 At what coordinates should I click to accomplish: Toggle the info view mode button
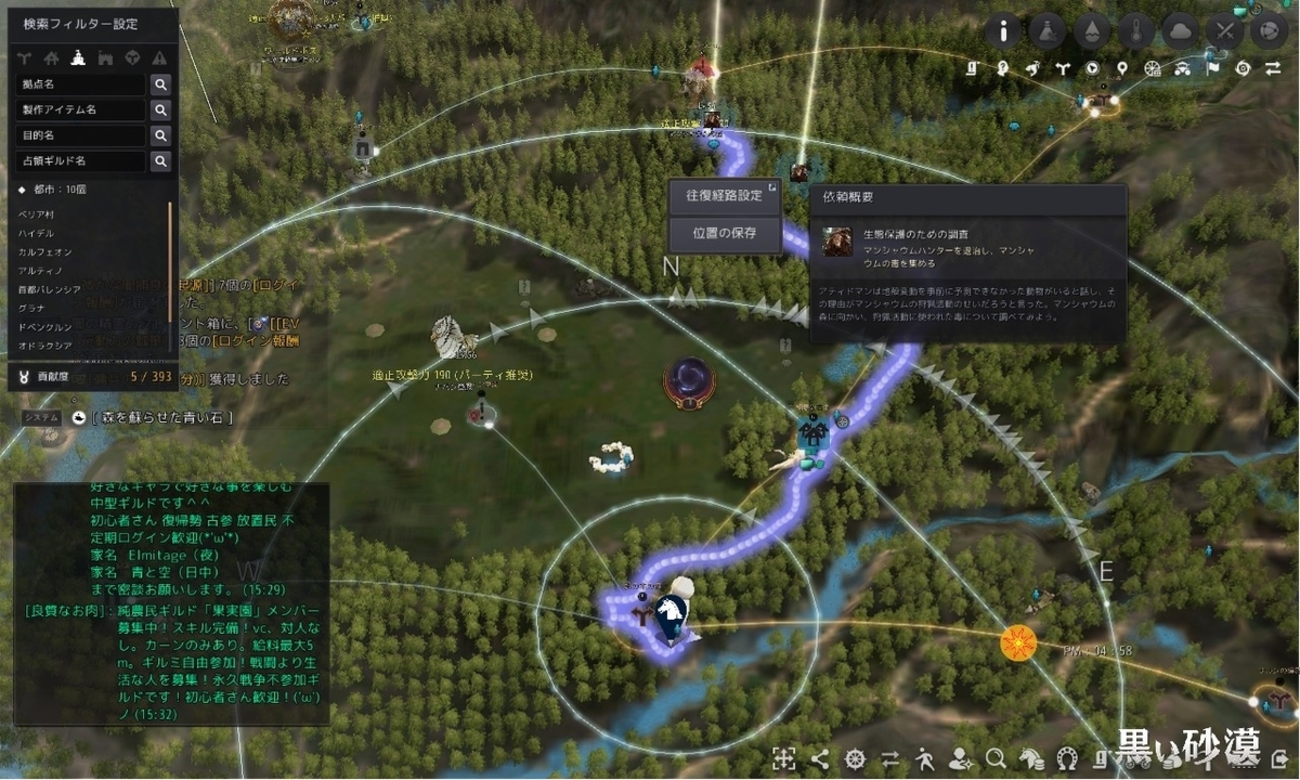pos(1003,31)
